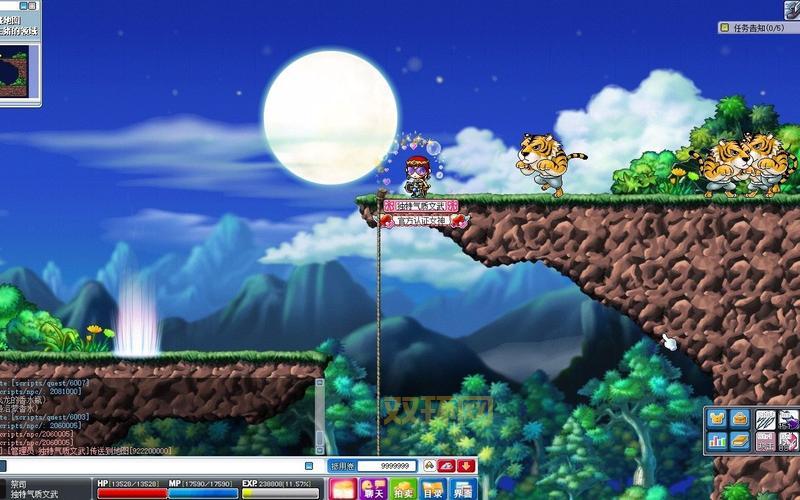The width and height of the screenshot is (800, 500).
Task: Click the minimap preview
Action: tap(19, 71)
